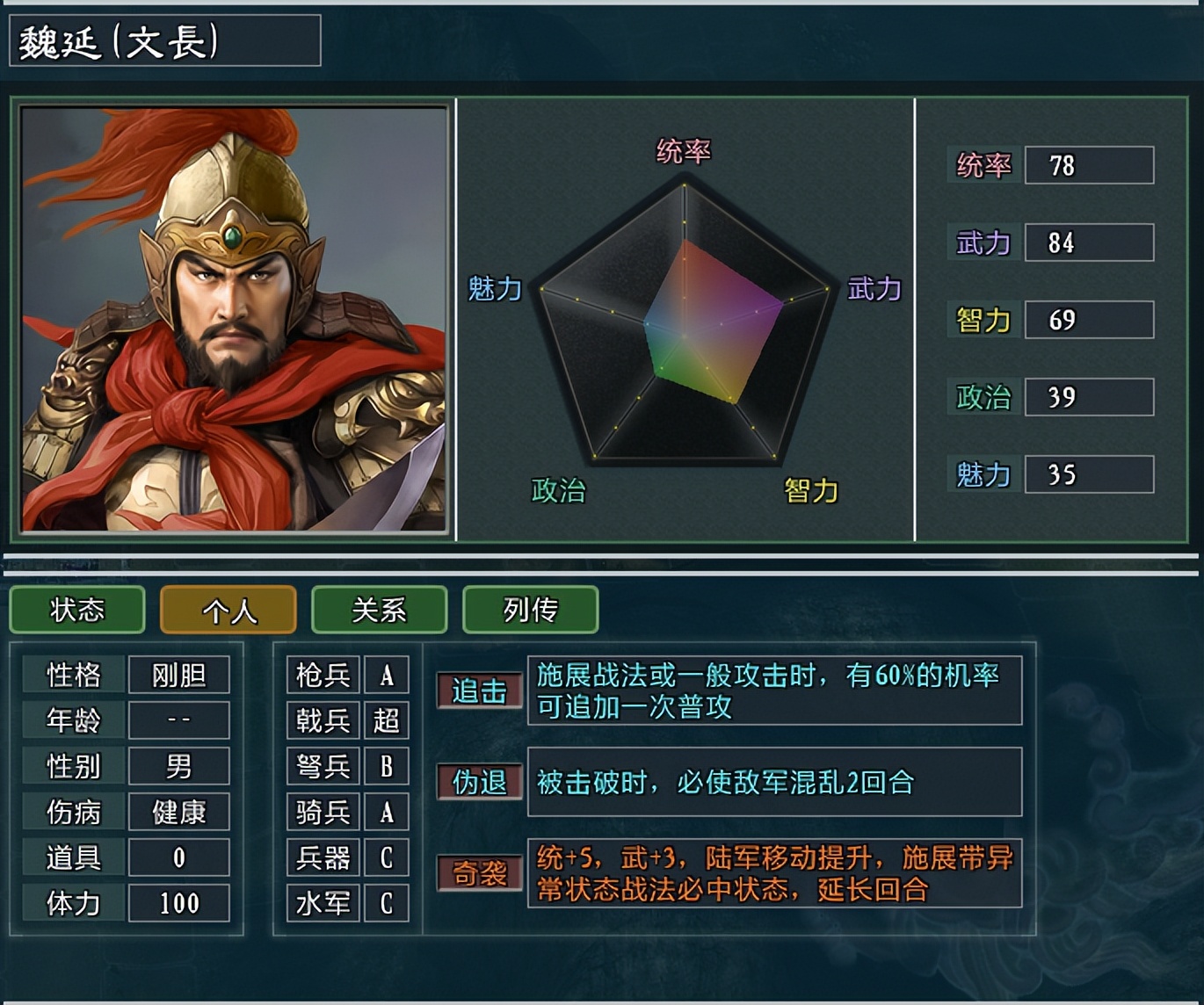Click the 伪退 (Feigned Retreat) skill plaque
The image size is (1204, 1005).
[480, 781]
